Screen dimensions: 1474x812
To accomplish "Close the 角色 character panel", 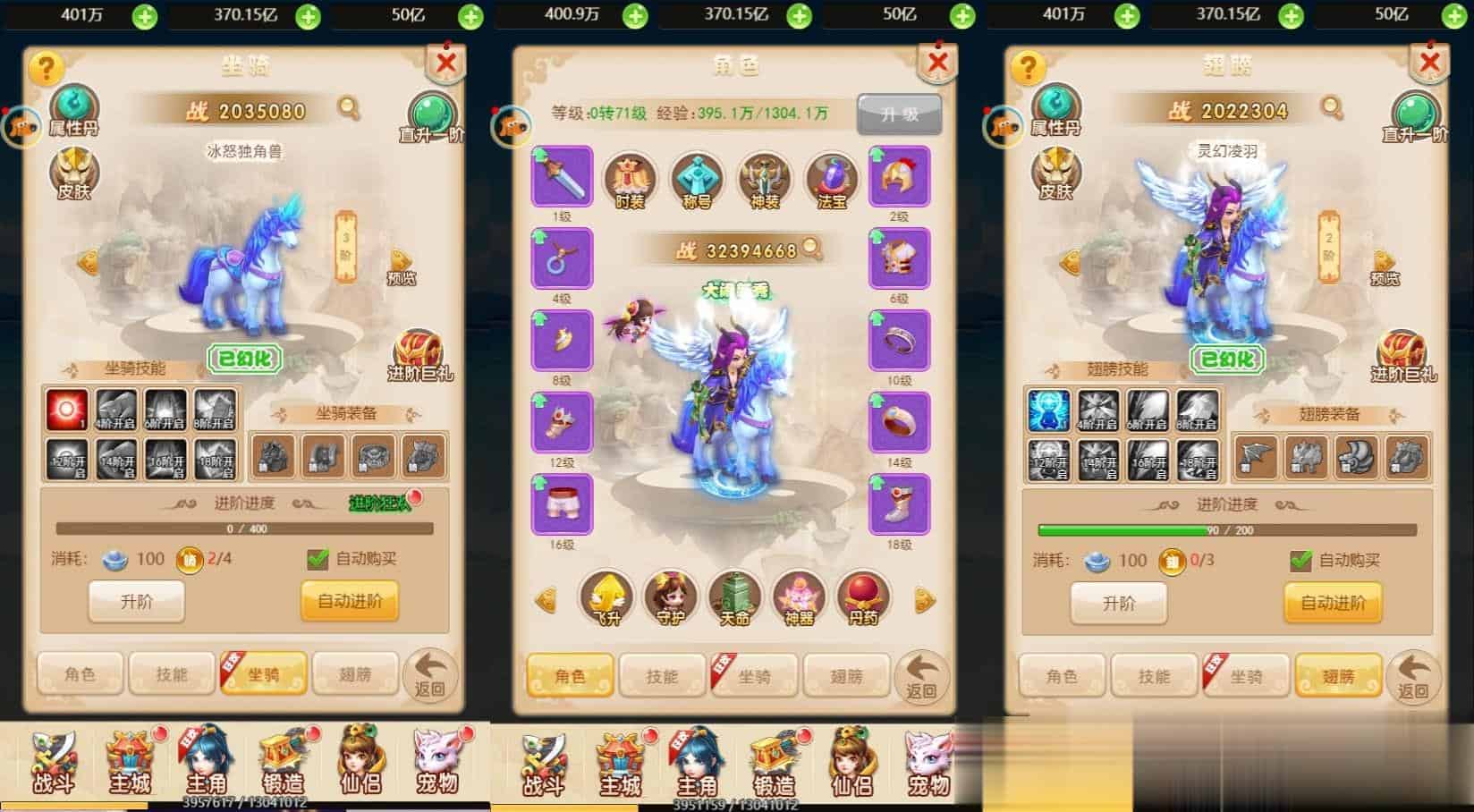I will click(936, 62).
